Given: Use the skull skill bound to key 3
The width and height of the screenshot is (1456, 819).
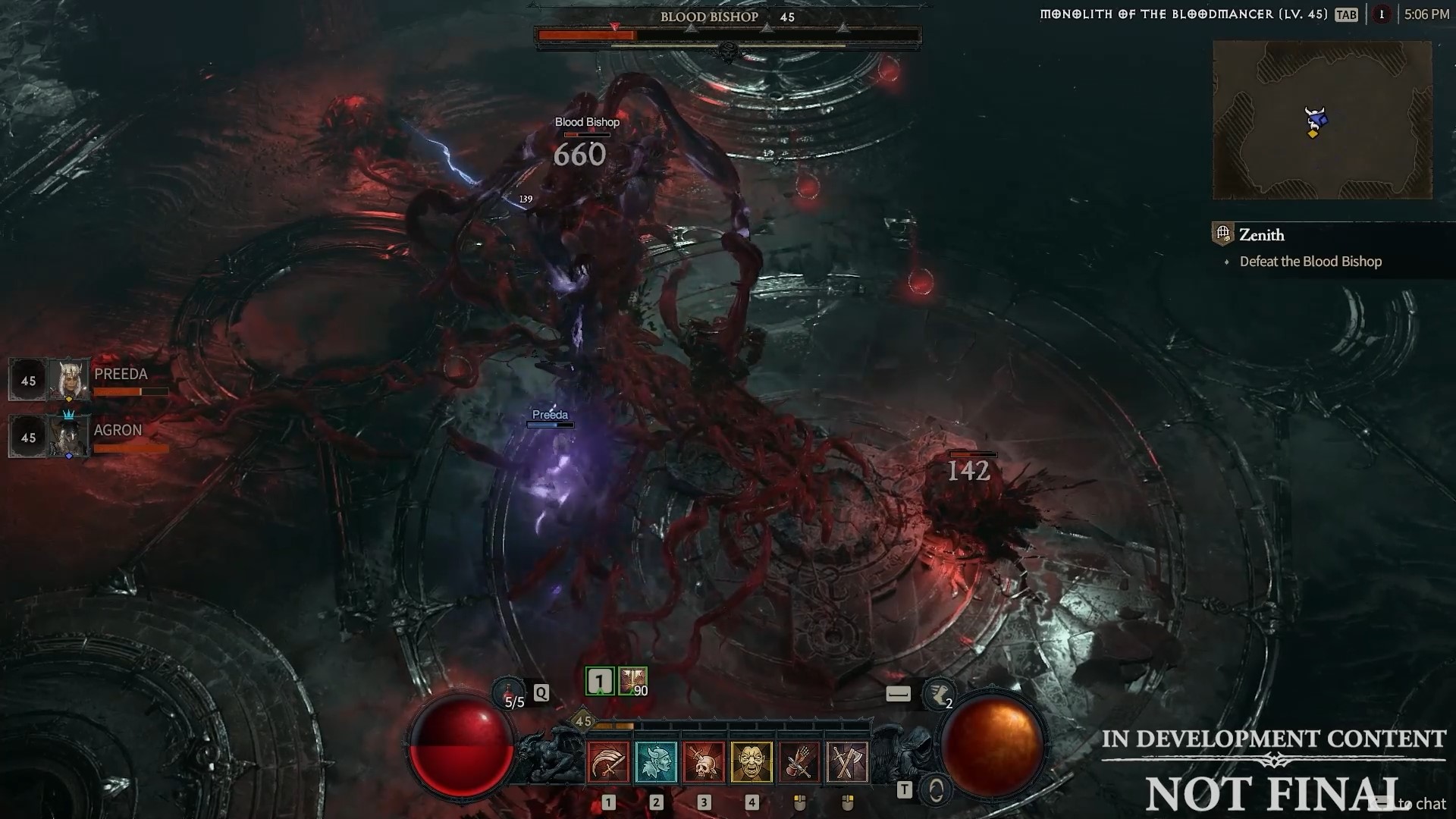Looking at the screenshot, I should tap(703, 762).
